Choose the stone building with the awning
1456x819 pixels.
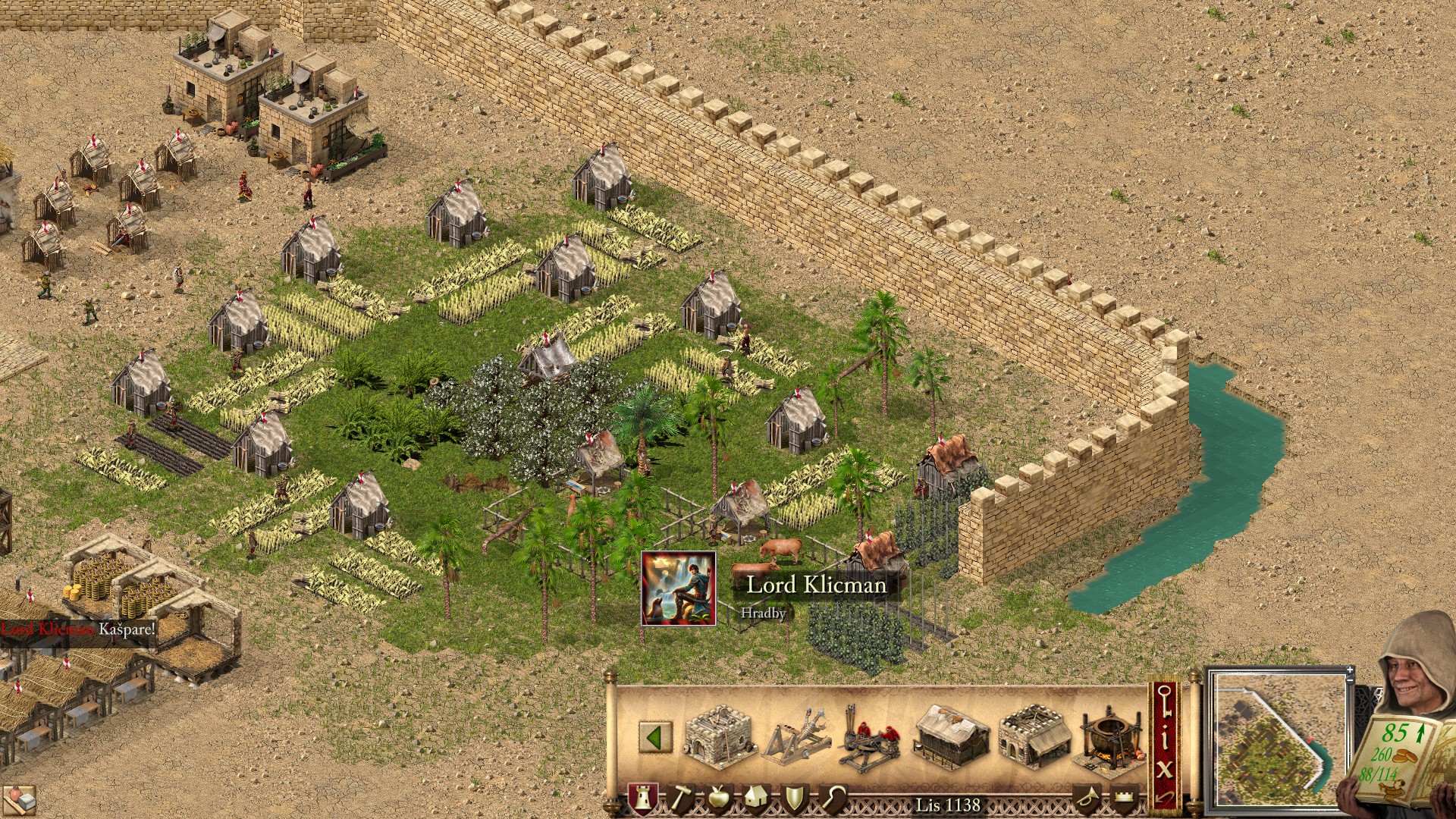[x=1032, y=736]
